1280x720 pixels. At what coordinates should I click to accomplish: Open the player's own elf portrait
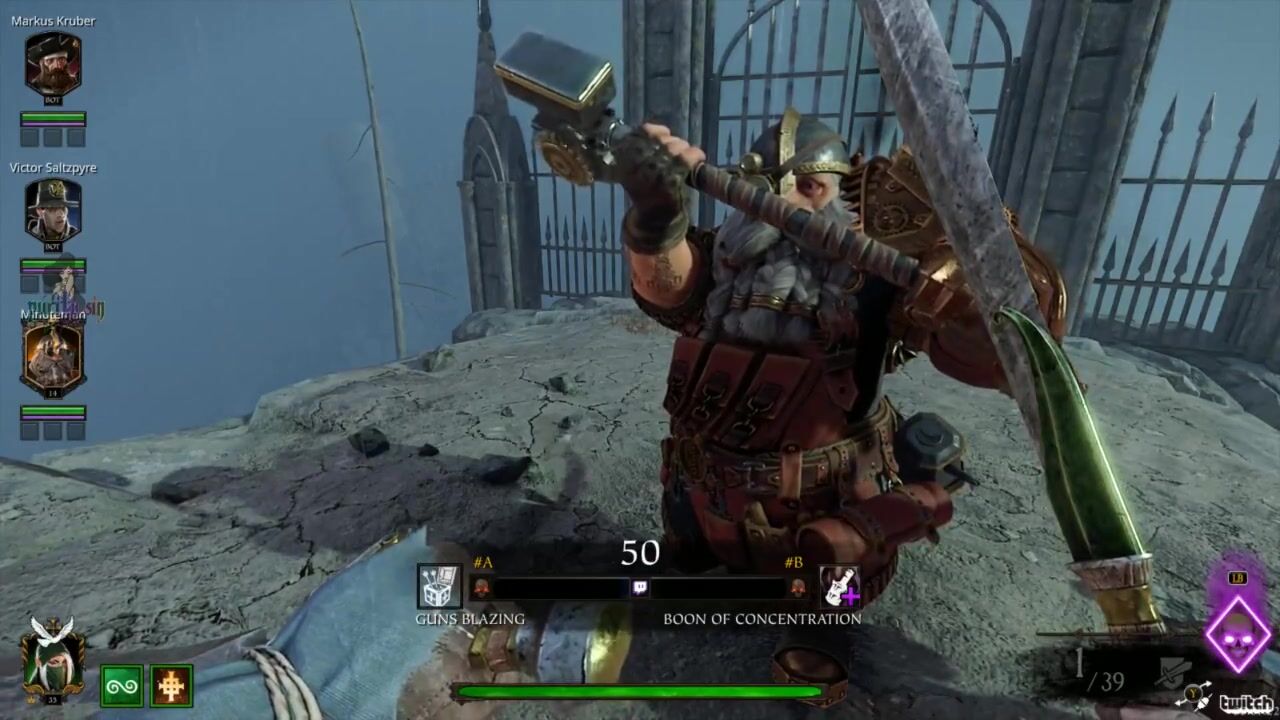(52, 656)
